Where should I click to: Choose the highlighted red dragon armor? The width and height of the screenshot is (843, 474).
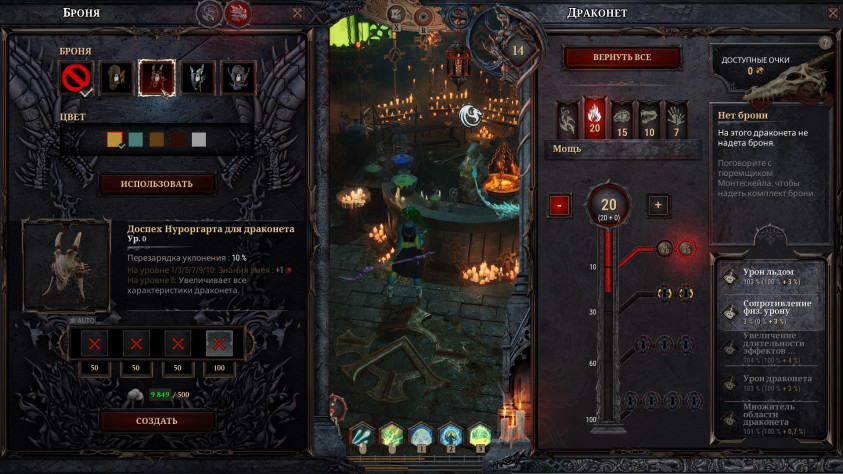point(157,78)
